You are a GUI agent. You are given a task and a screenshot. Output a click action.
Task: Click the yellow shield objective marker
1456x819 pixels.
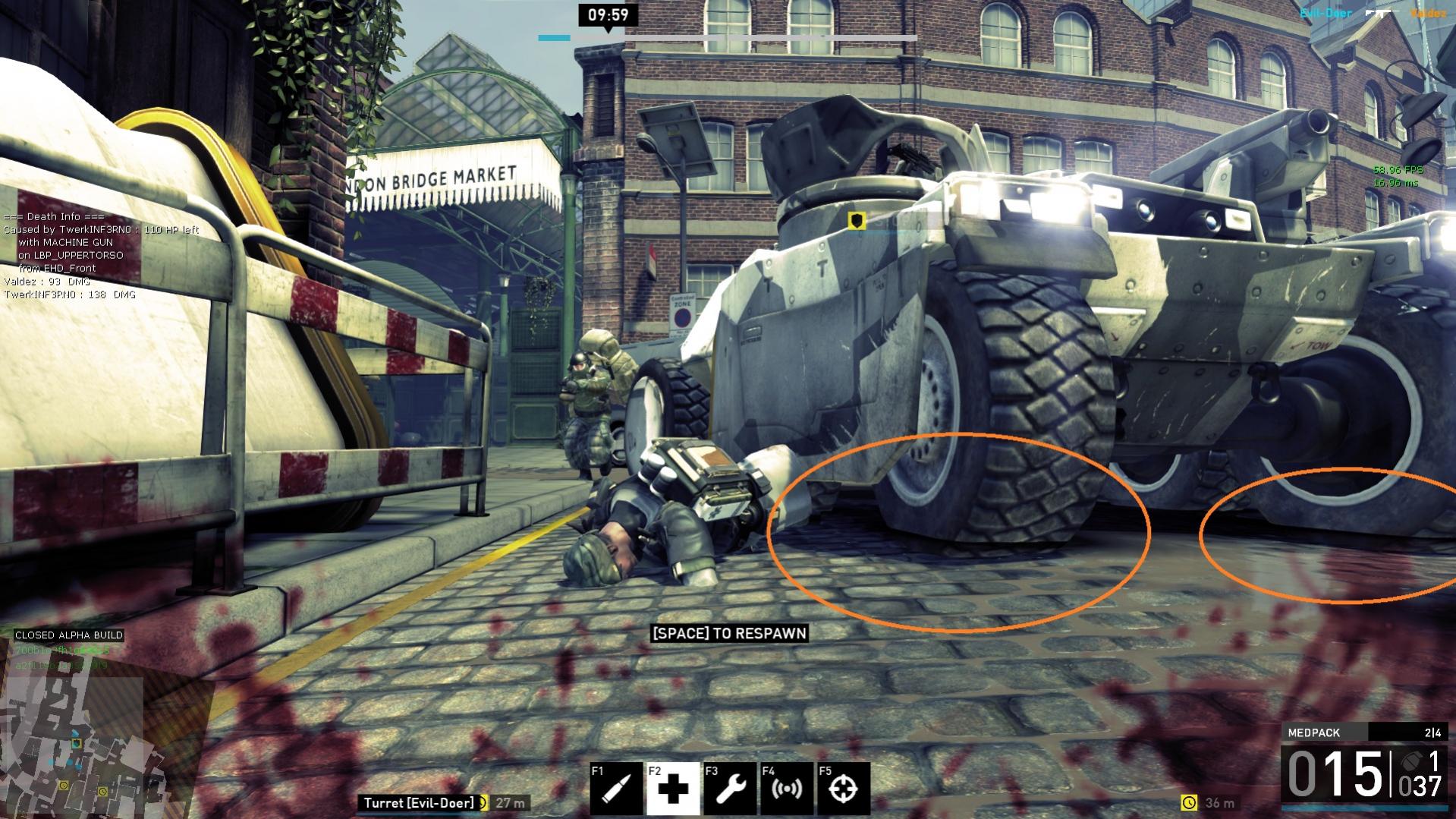pyautogui.click(x=857, y=220)
